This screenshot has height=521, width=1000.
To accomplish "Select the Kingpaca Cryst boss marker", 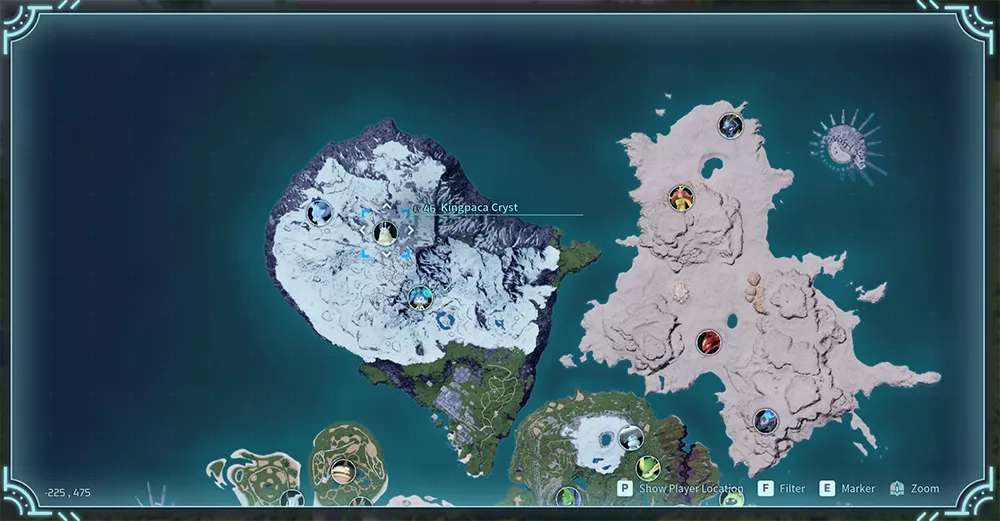I will (385, 233).
